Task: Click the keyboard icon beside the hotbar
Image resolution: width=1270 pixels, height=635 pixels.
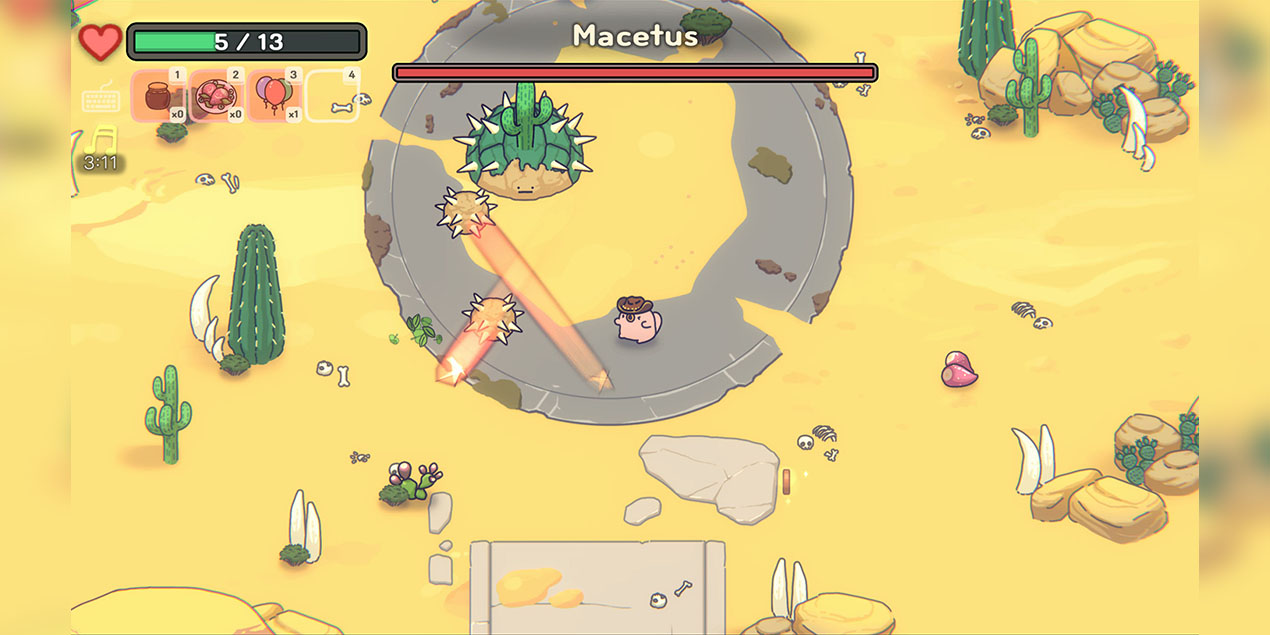Action: [101, 100]
